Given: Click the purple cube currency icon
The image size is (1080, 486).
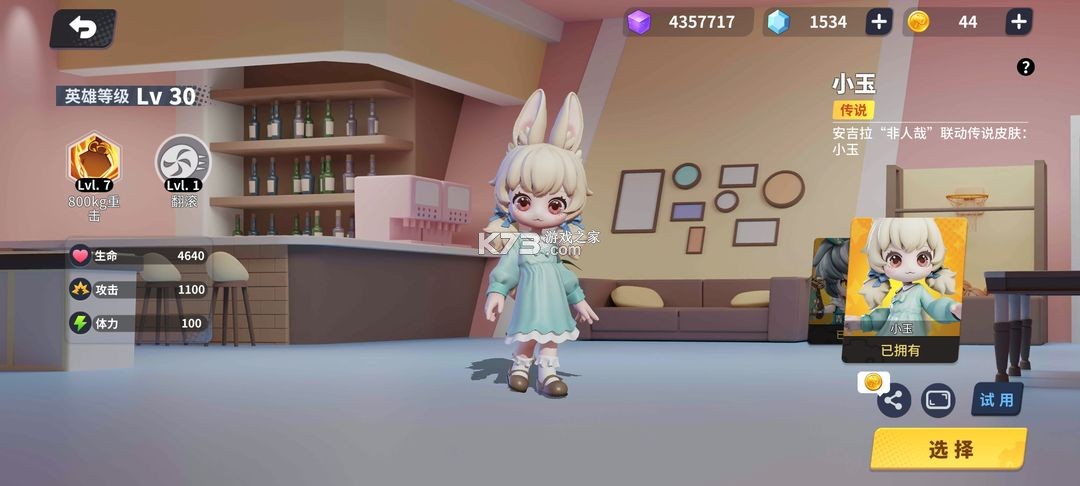Looking at the screenshot, I should point(639,22).
